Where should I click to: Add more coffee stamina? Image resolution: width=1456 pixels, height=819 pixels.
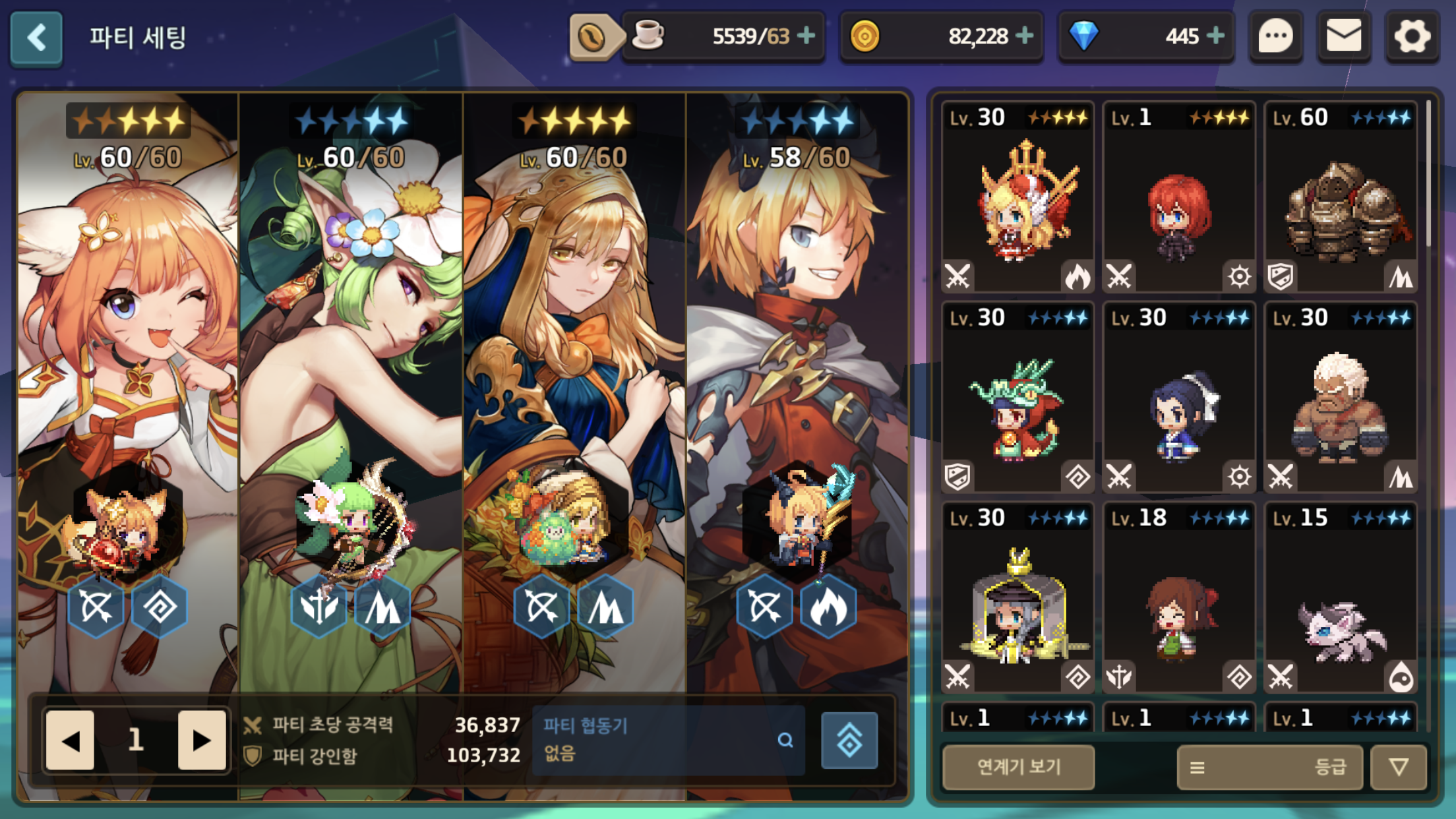click(x=806, y=36)
